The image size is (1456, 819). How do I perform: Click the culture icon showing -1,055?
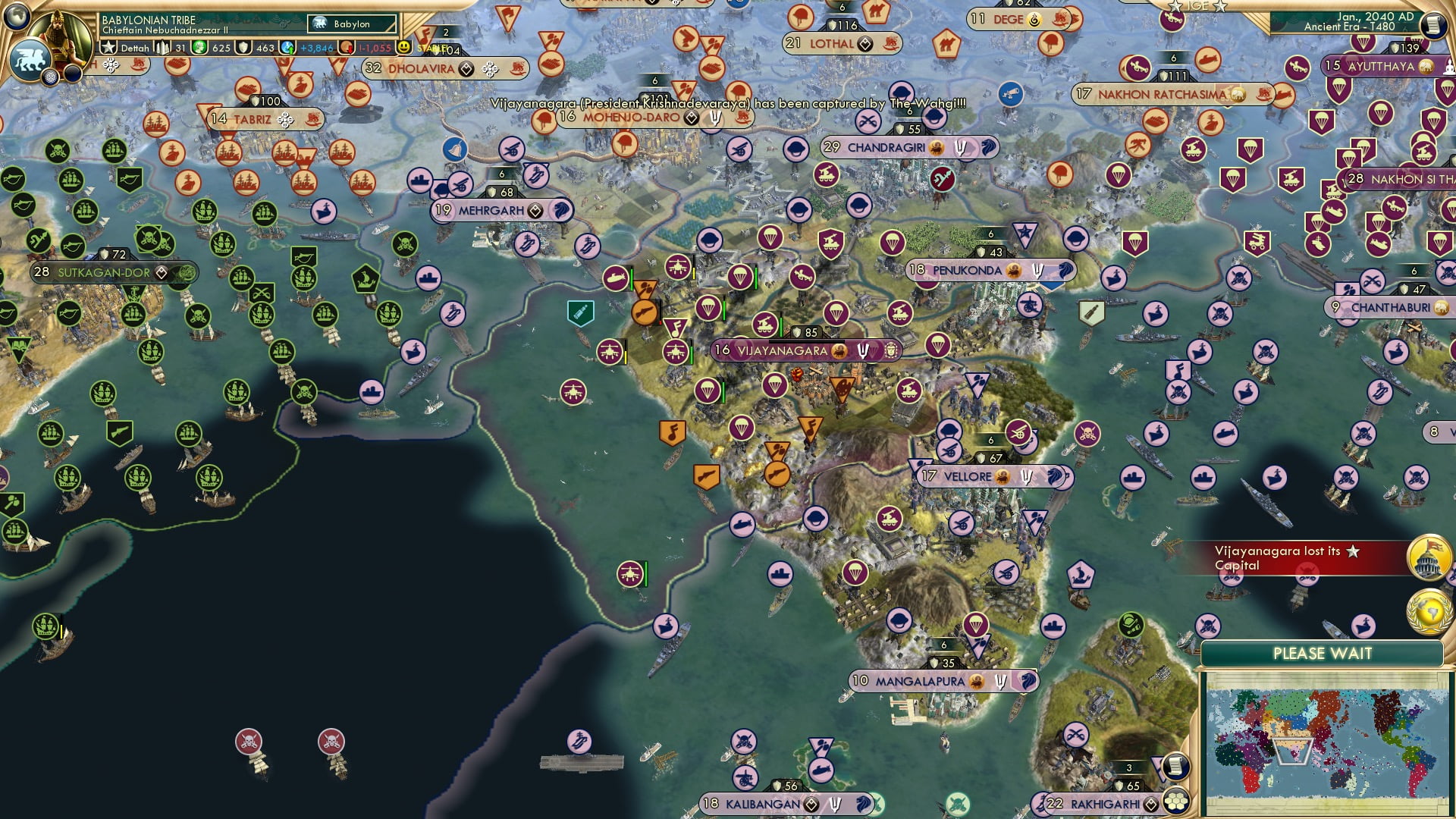(x=374, y=48)
